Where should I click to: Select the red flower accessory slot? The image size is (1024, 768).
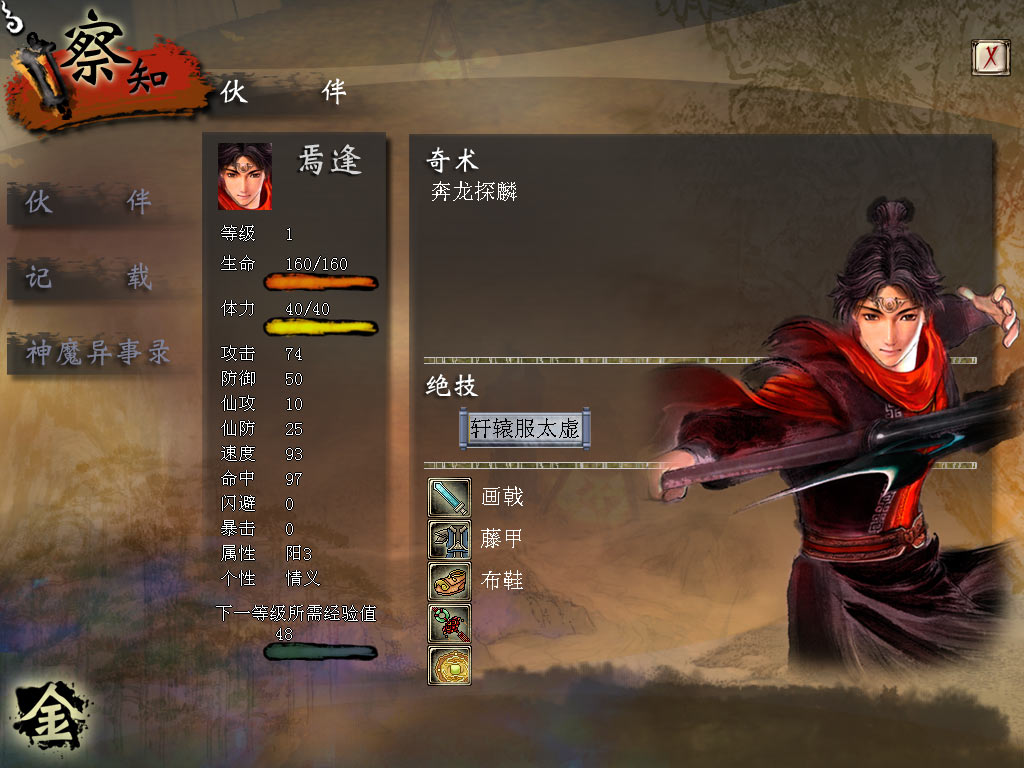coord(449,623)
